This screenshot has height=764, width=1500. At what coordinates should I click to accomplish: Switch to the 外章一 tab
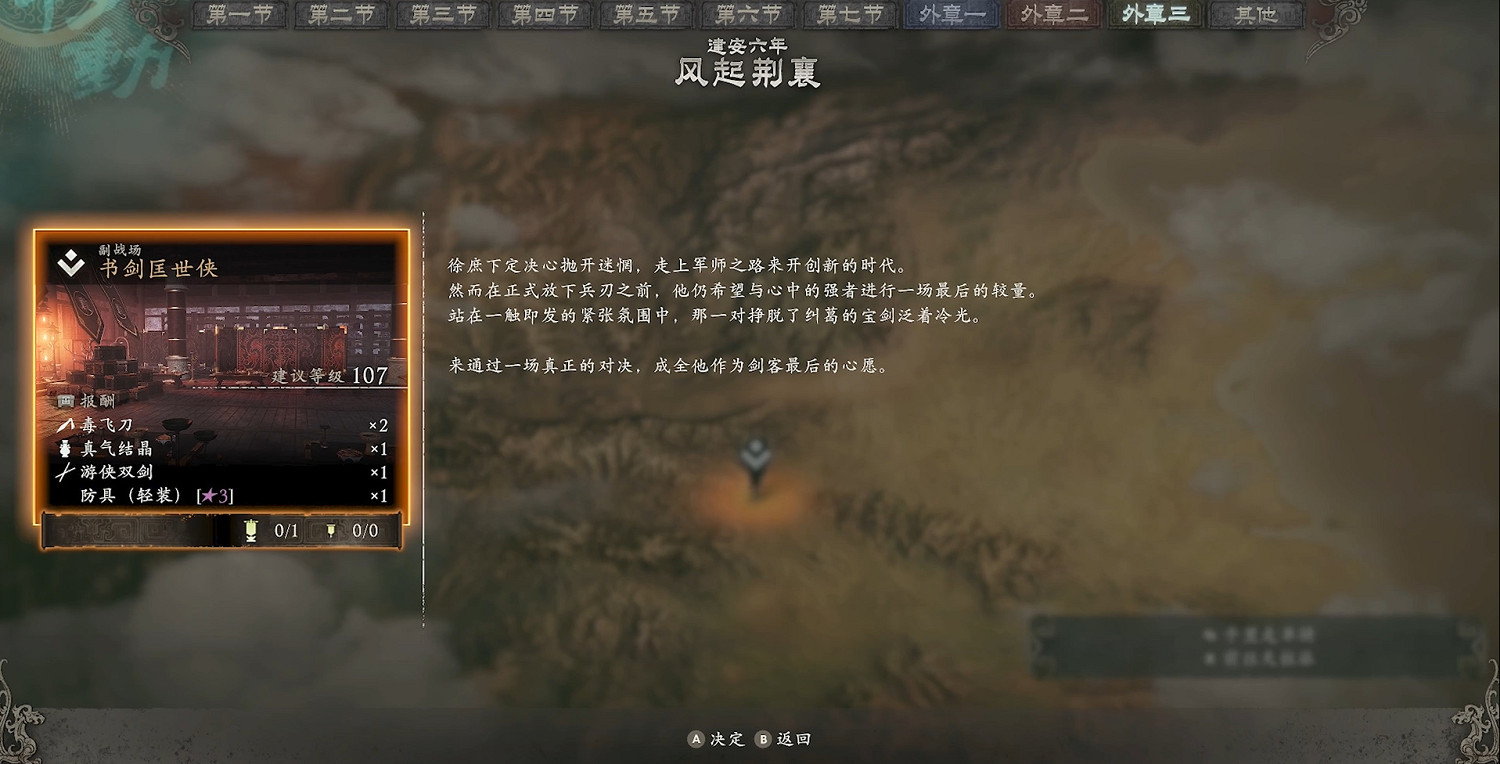[950, 15]
